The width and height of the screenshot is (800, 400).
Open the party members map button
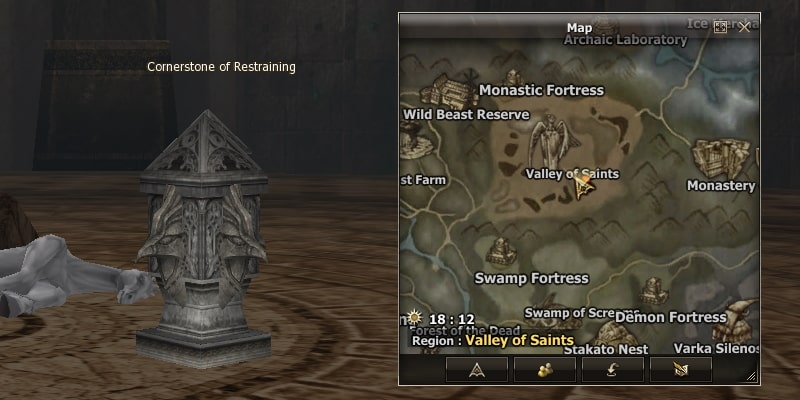coord(545,368)
